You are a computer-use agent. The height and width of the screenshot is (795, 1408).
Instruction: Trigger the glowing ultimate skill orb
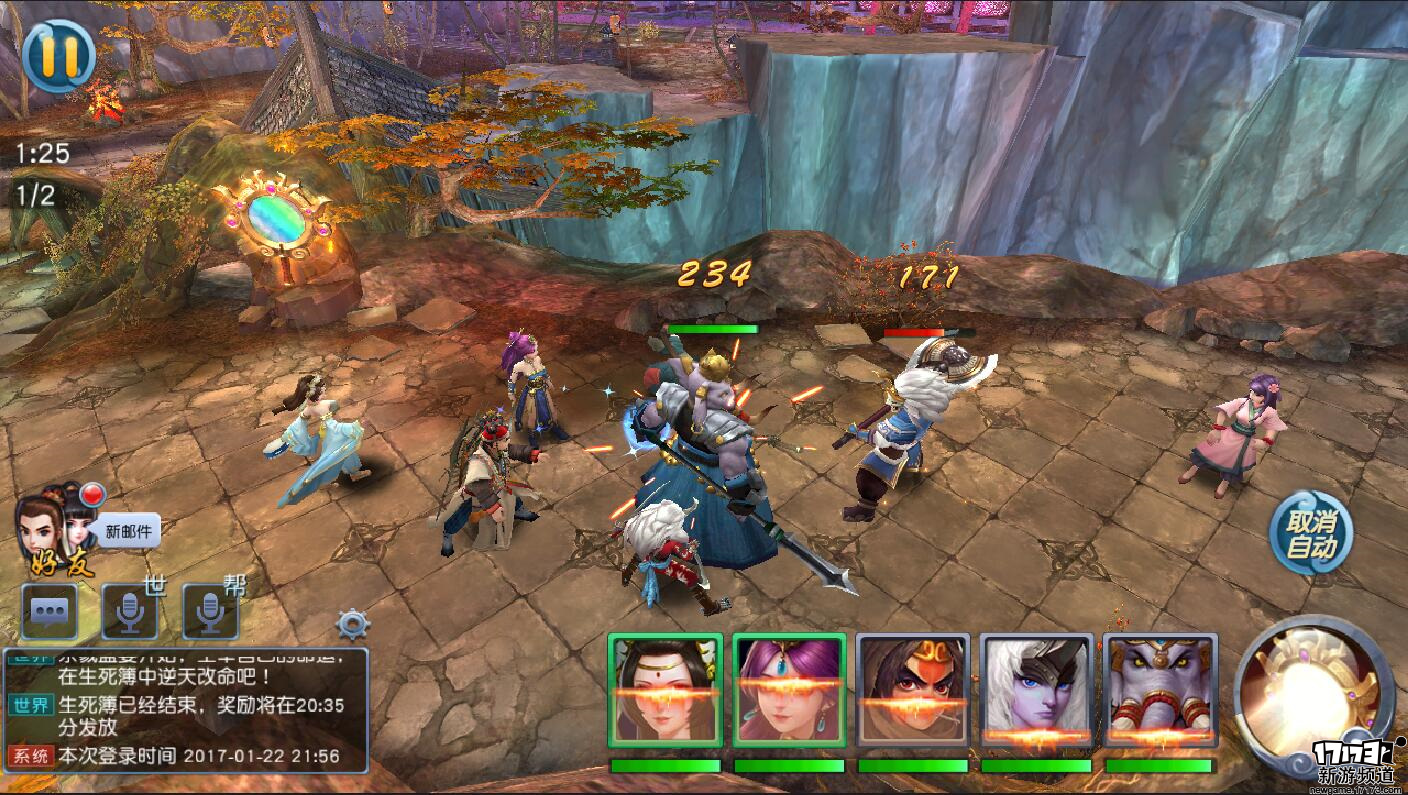(x=1311, y=690)
